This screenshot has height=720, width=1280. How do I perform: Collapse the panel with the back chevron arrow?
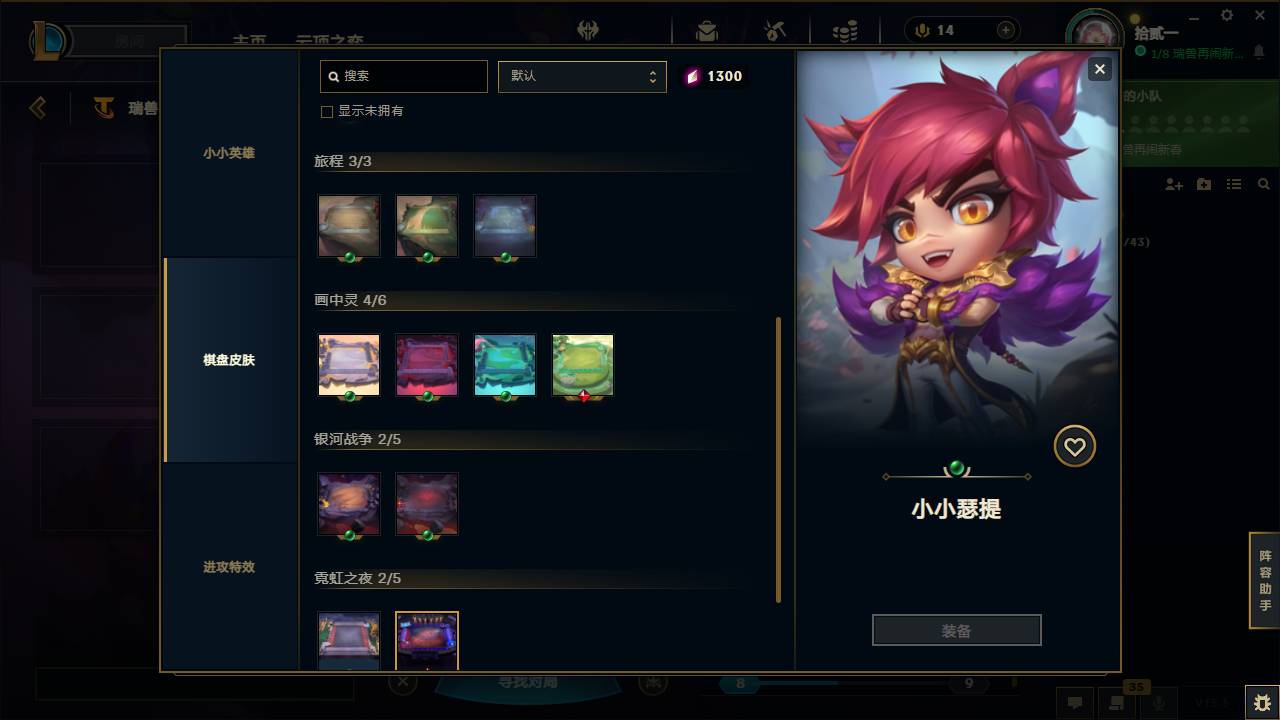click(x=38, y=107)
